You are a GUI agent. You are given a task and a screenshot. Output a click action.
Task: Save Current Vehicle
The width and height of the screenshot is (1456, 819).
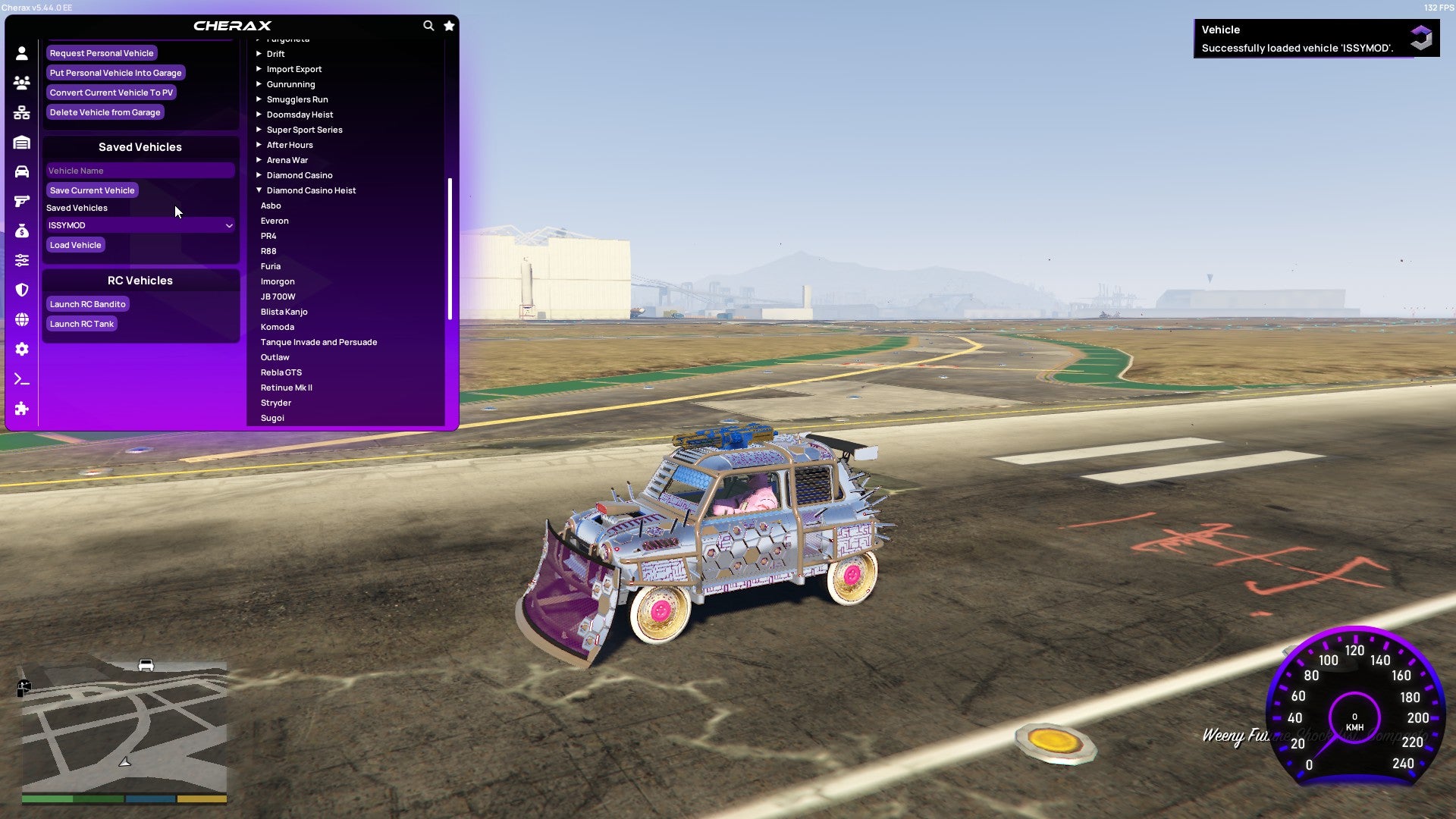tap(92, 190)
